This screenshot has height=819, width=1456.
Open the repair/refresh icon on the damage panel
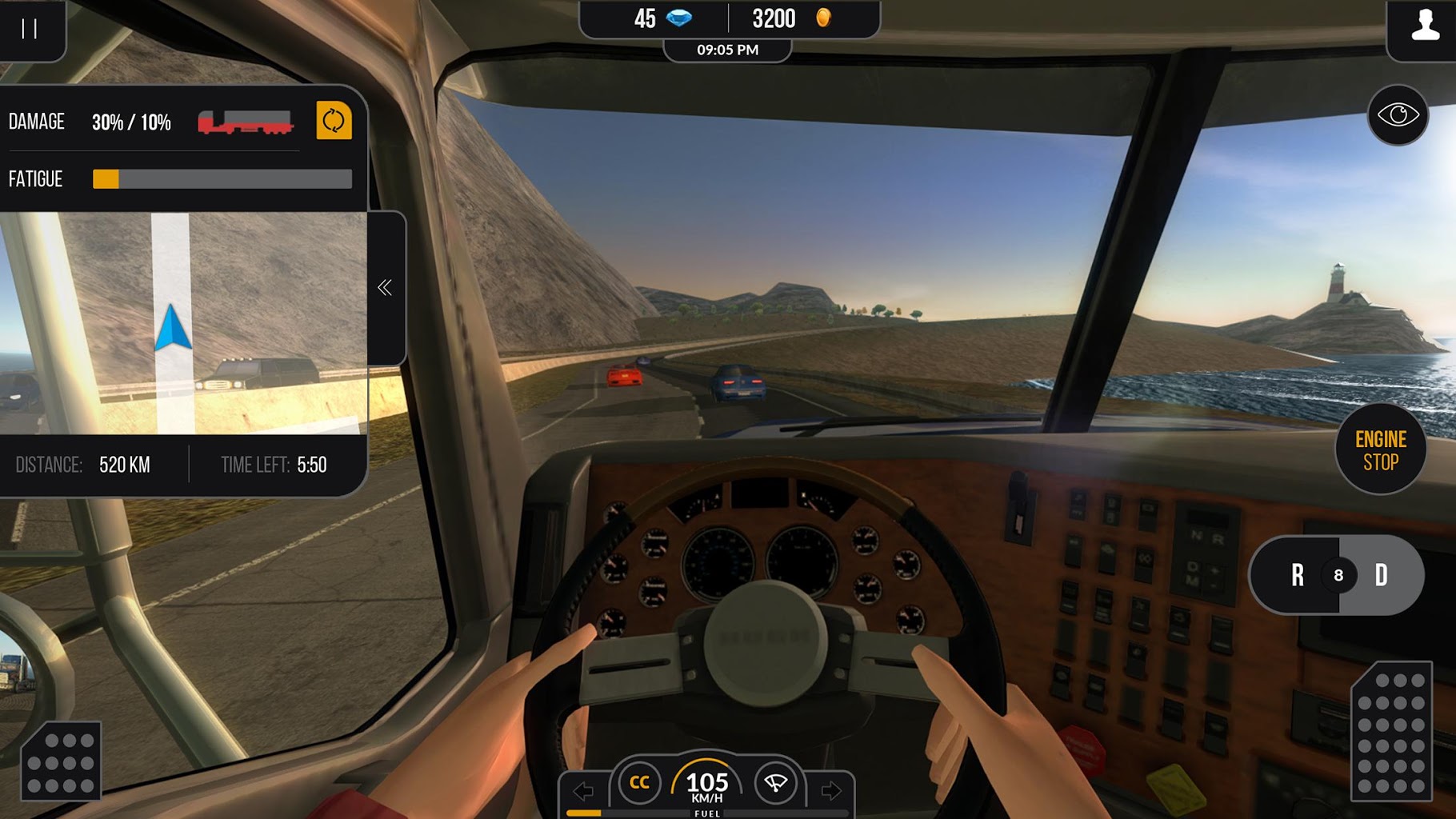point(334,122)
